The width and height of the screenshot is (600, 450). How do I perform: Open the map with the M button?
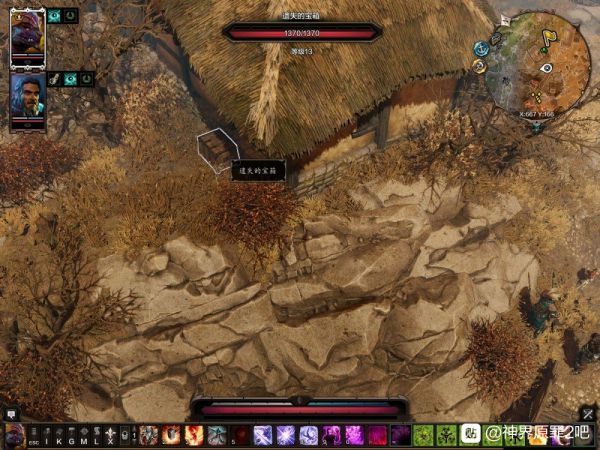click(x=83, y=436)
